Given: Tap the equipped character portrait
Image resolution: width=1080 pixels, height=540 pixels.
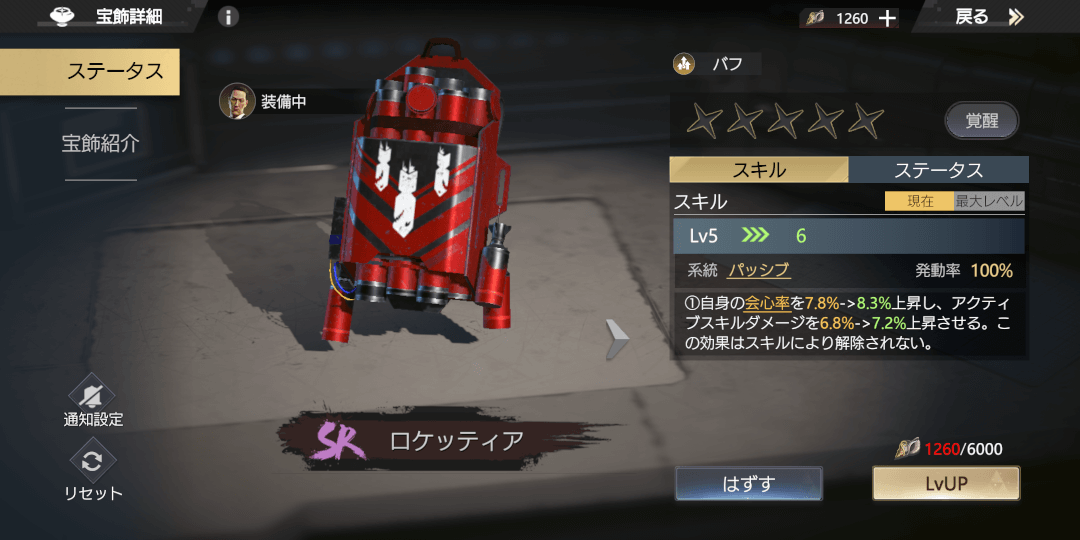Looking at the screenshot, I should coord(237,101).
